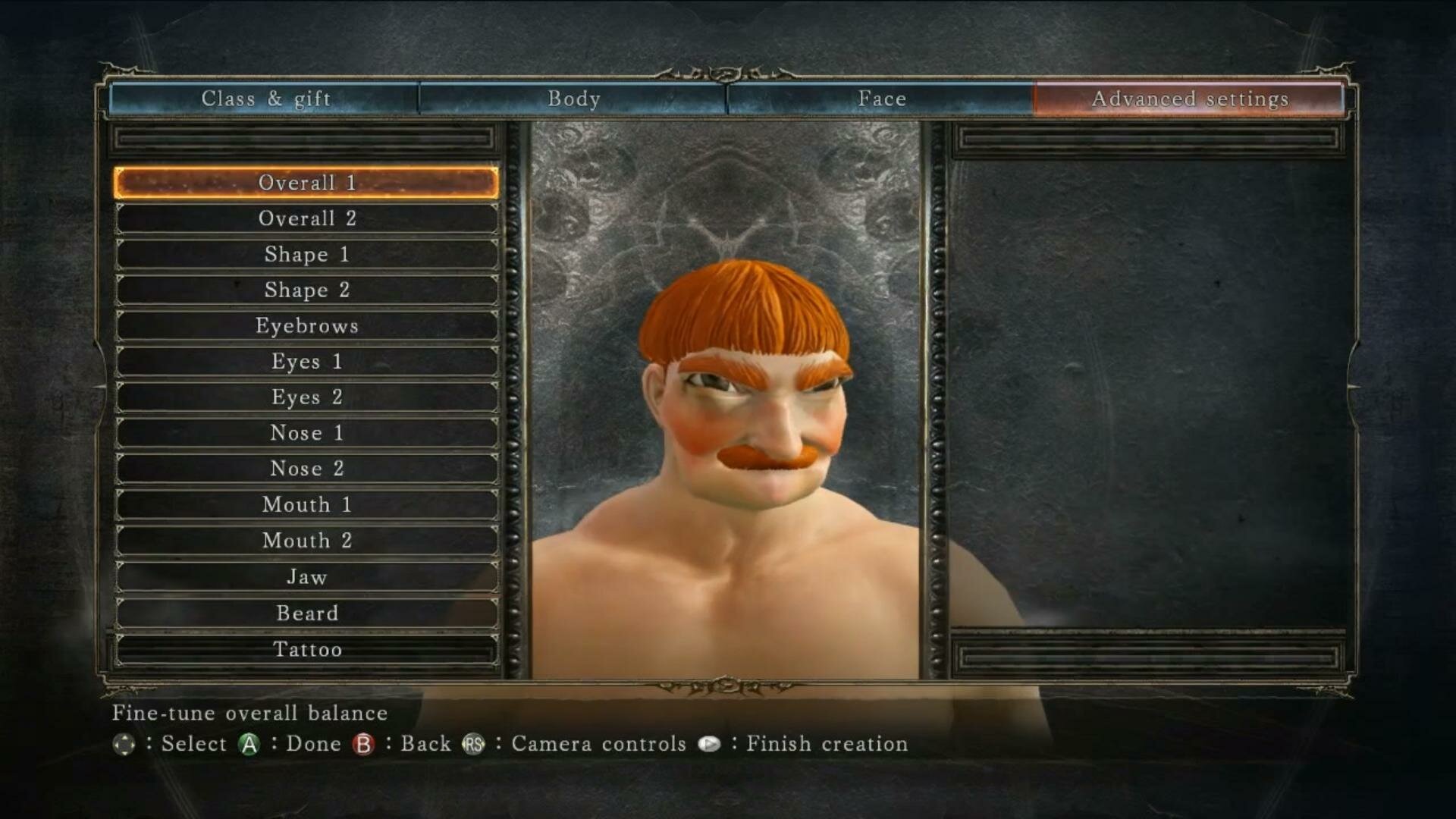Select the Advanced settings tab
This screenshot has height=819, width=1456.
tap(1189, 99)
